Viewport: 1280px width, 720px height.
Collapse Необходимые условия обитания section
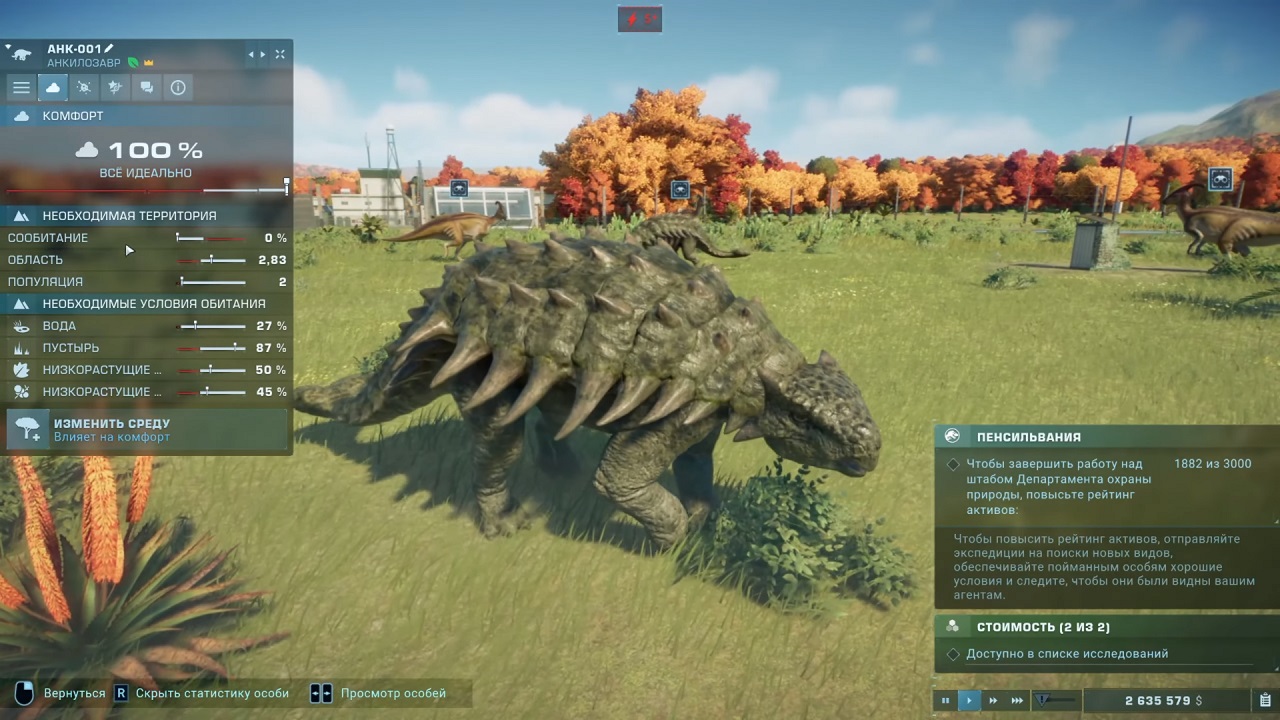click(152, 304)
